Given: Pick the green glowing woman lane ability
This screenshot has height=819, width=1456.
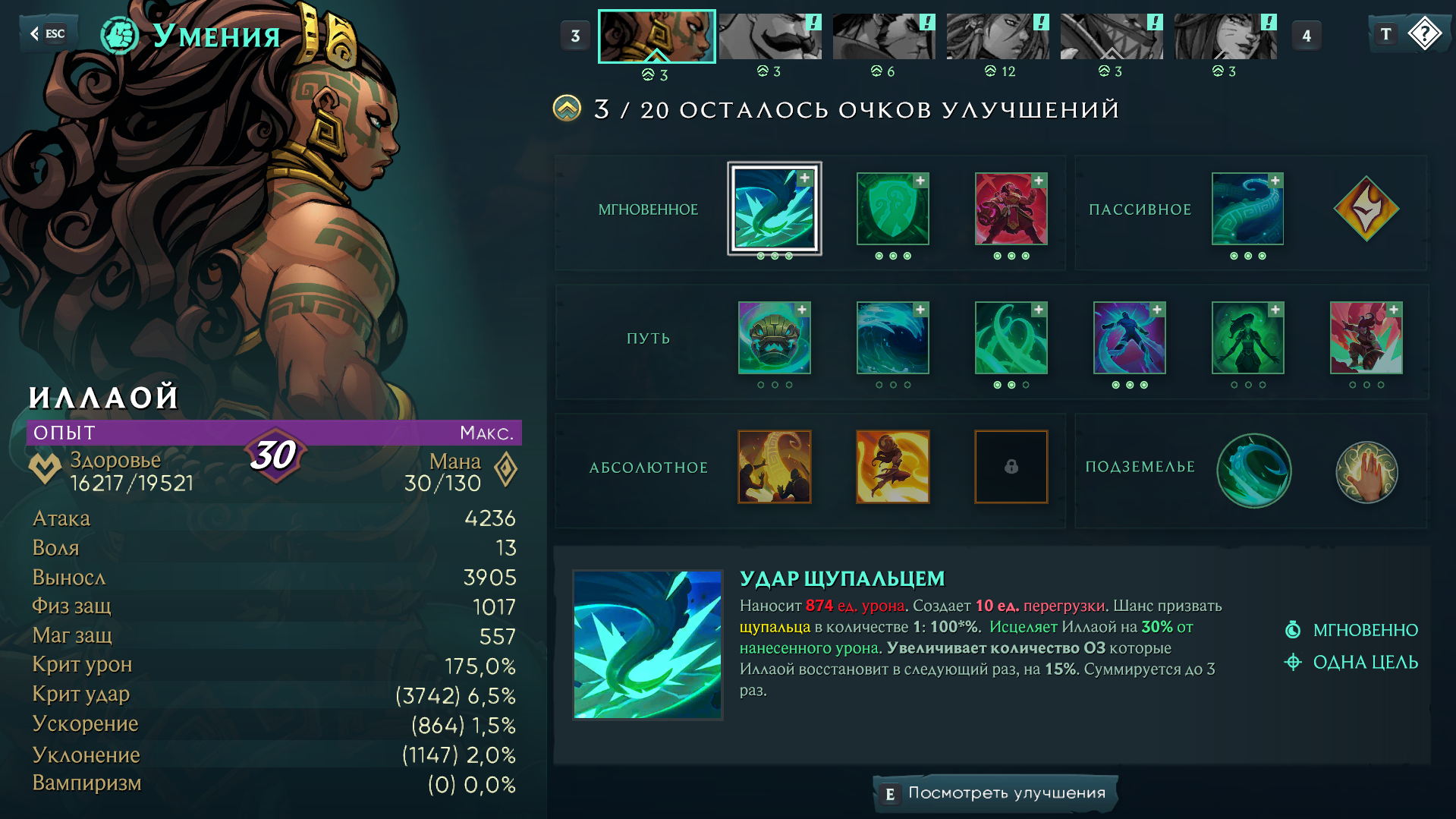Looking at the screenshot, I should 1247,338.
